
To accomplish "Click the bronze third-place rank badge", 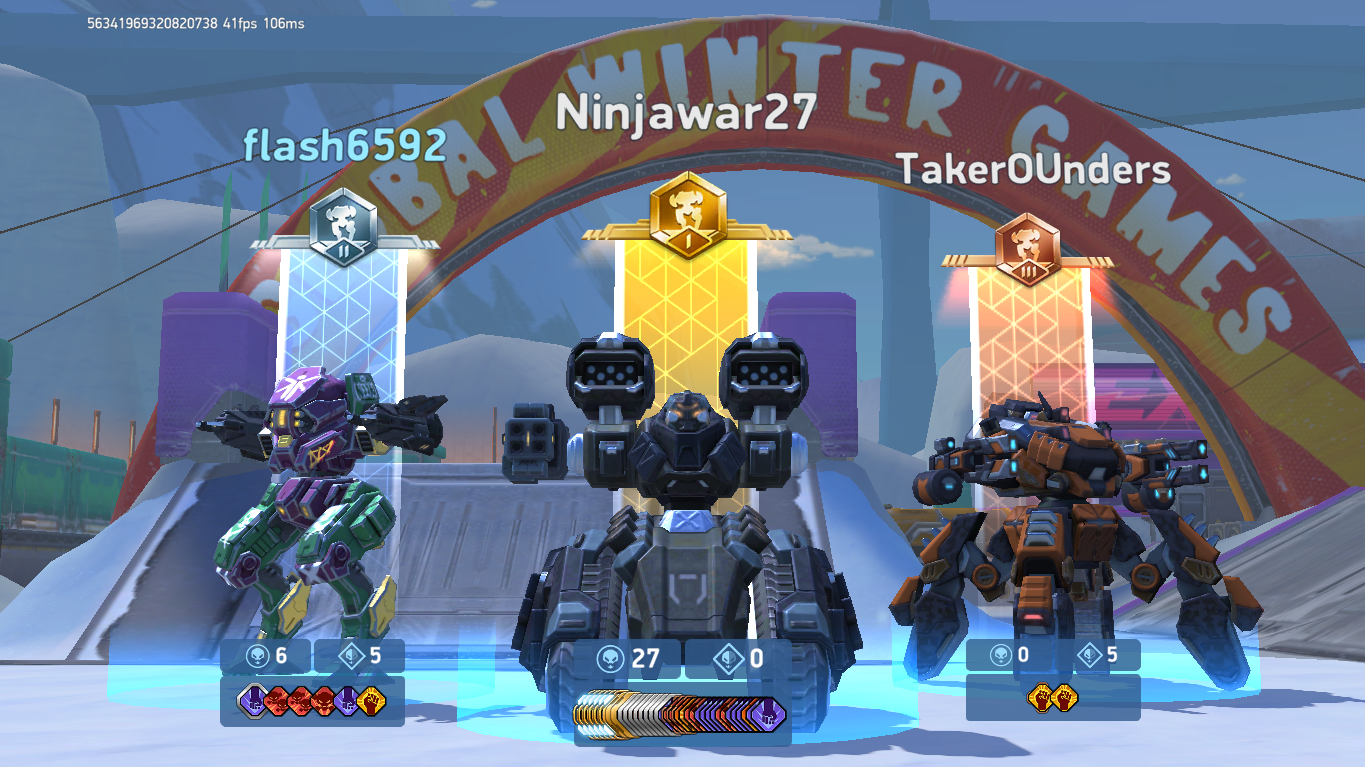I will [1028, 249].
